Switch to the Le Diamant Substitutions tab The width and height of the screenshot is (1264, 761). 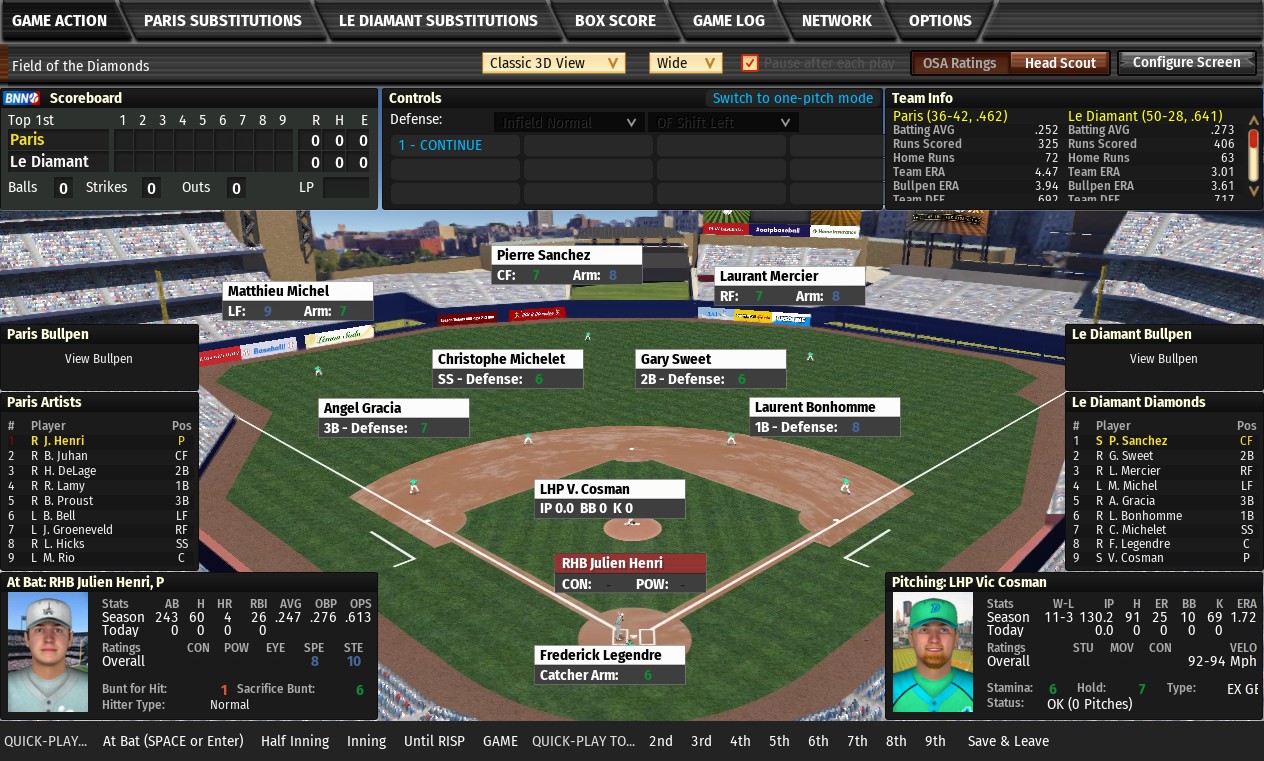click(x=438, y=20)
